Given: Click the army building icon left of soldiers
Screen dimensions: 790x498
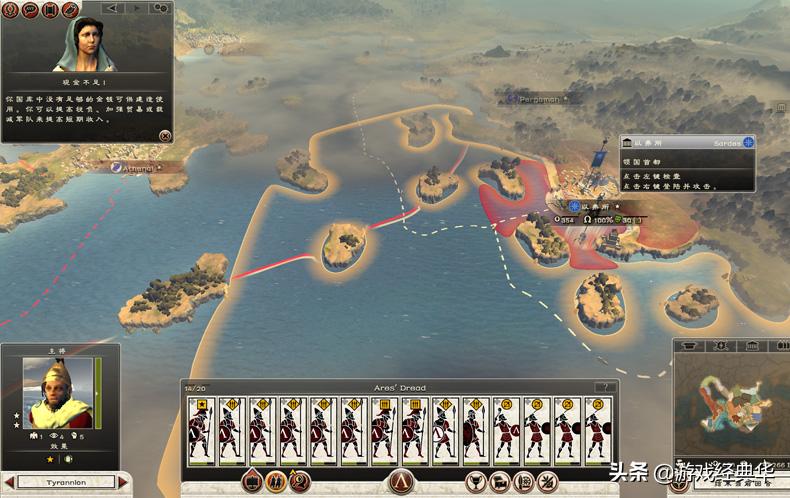Looking at the screenshot, I should coord(252,481).
